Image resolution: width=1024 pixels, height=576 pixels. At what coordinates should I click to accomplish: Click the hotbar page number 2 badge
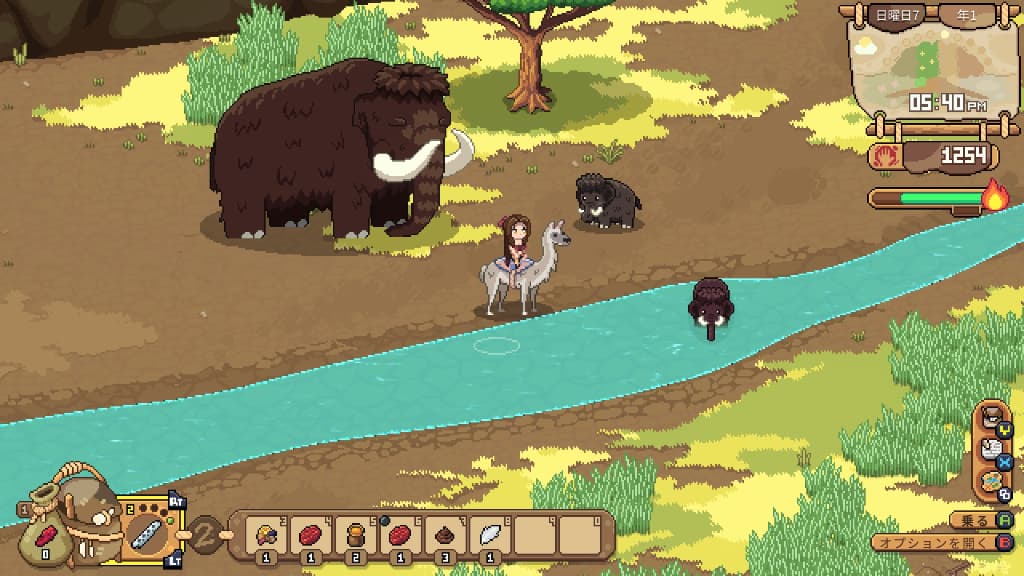pos(204,533)
